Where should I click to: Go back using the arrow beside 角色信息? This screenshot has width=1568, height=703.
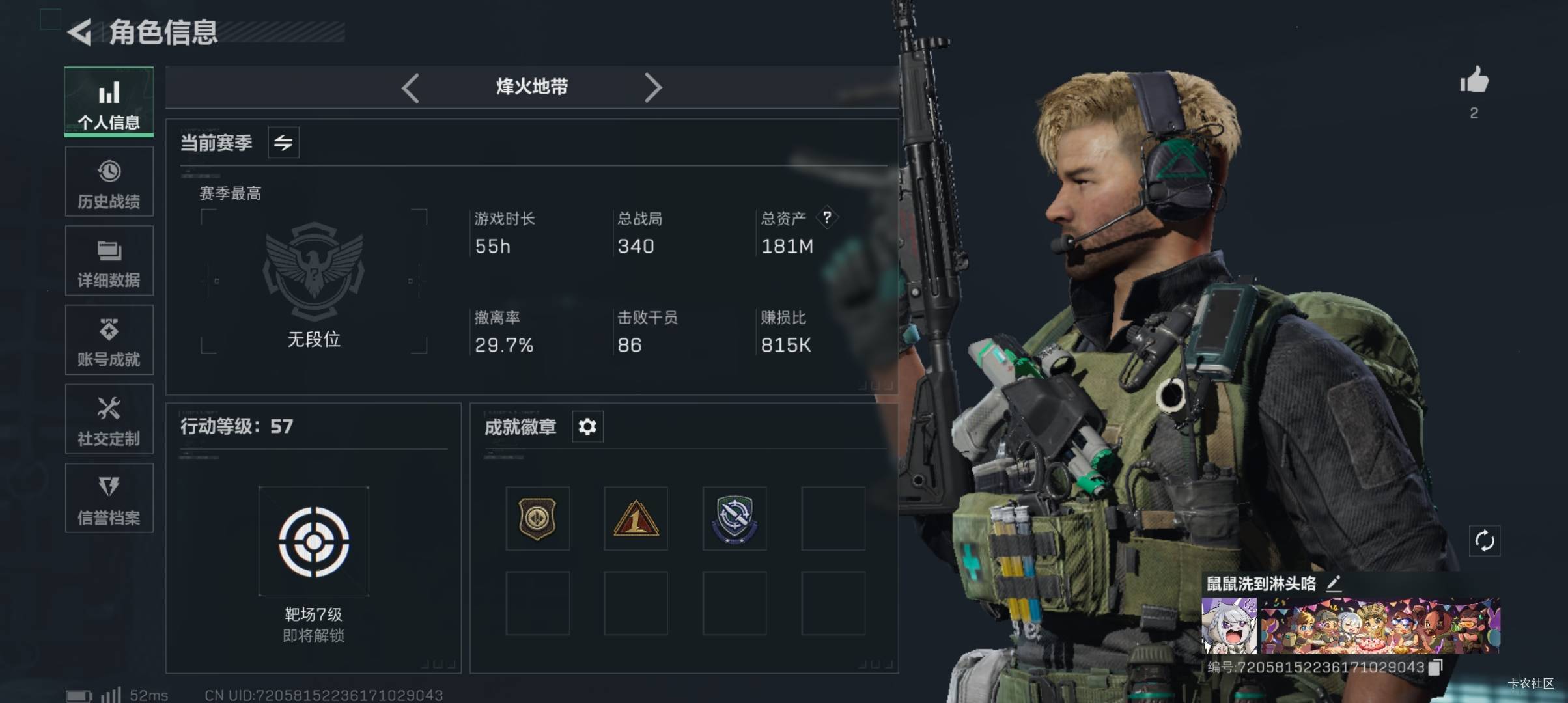point(81,33)
